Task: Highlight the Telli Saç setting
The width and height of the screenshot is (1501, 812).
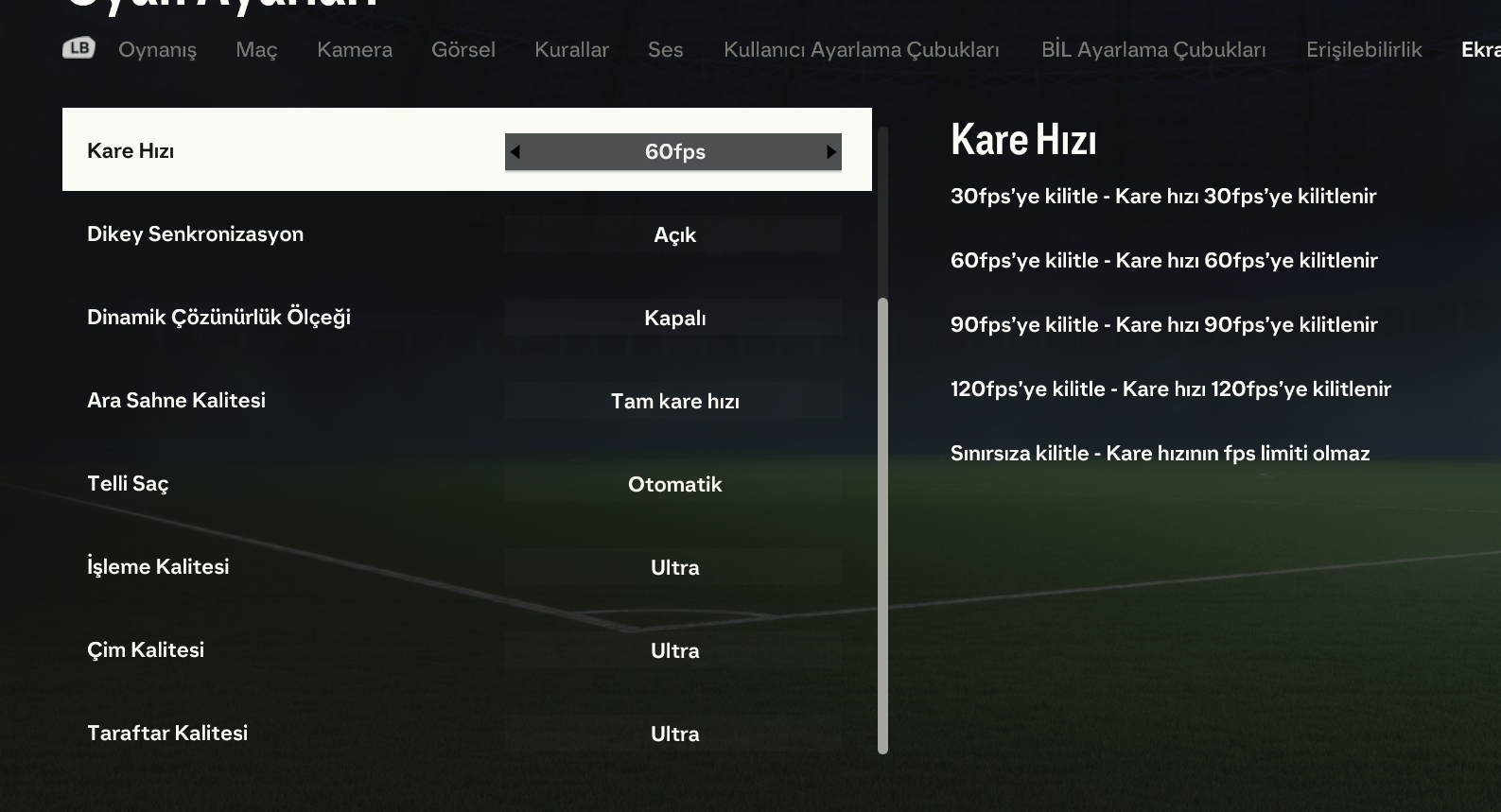Action: [x=466, y=484]
